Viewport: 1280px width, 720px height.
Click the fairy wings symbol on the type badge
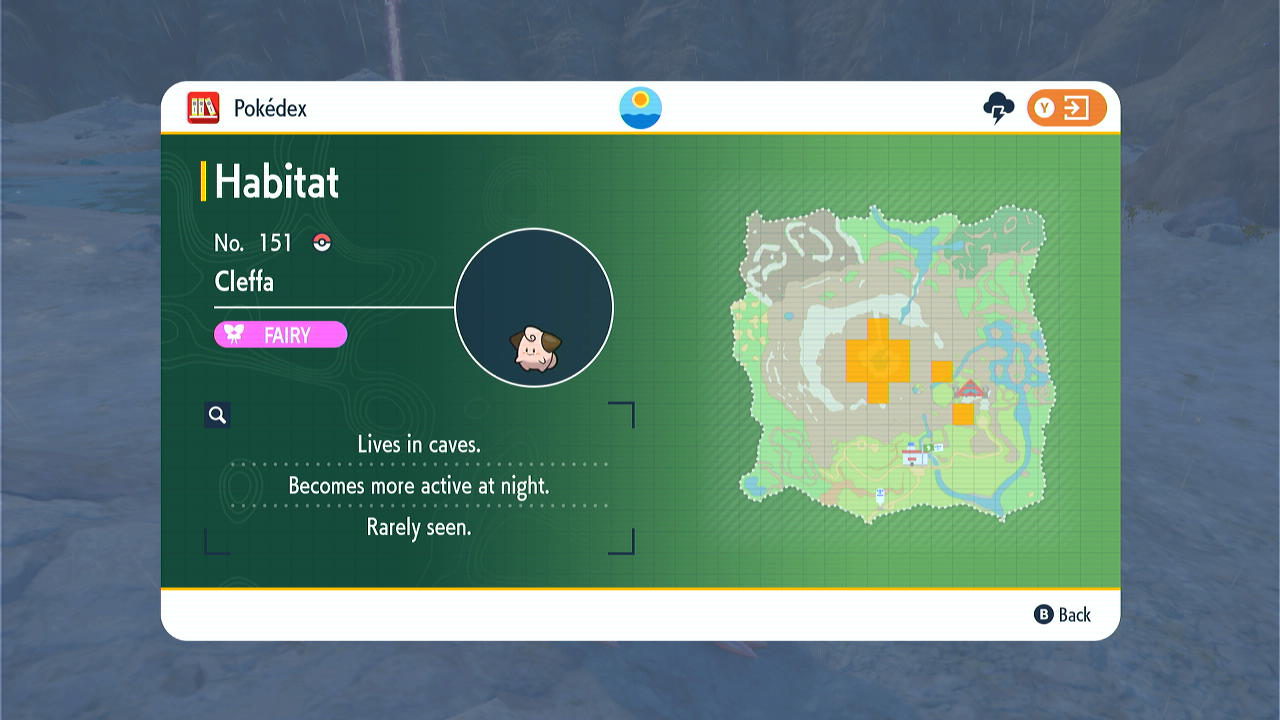(x=232, y=335)
